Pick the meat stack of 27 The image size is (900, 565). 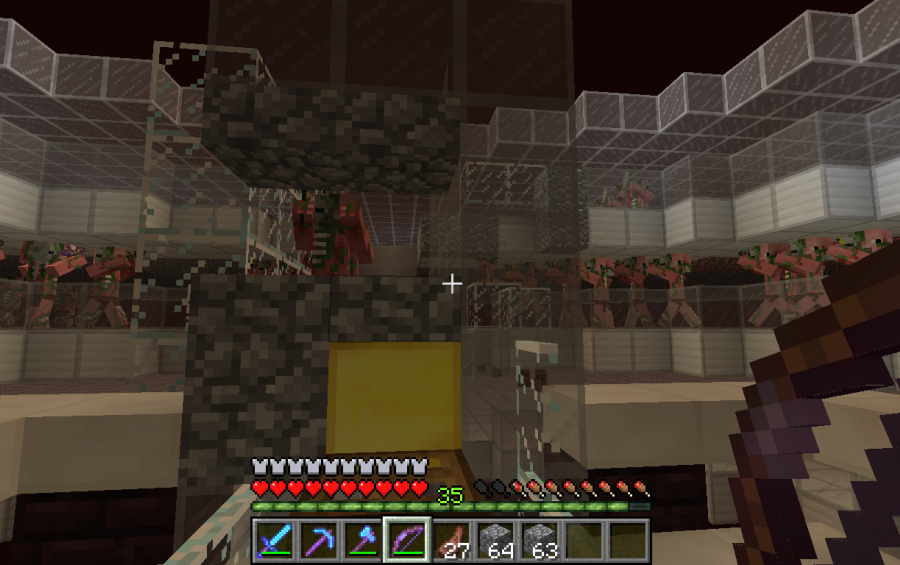[x=450, y=540]
